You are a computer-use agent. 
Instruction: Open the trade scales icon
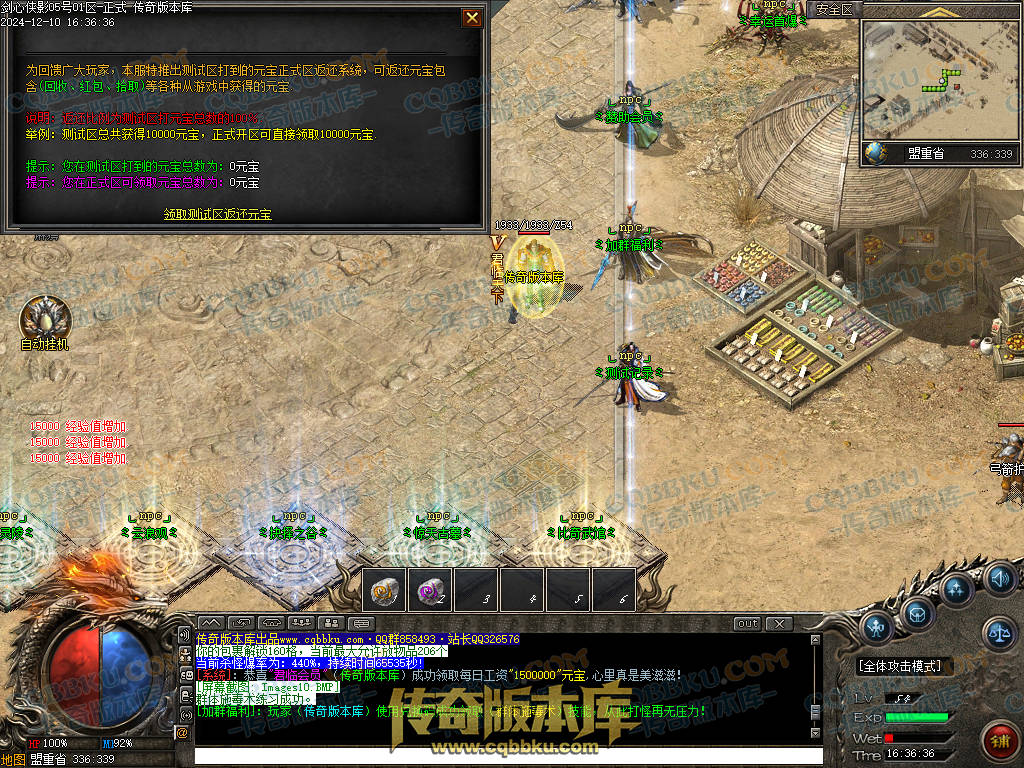998,631
